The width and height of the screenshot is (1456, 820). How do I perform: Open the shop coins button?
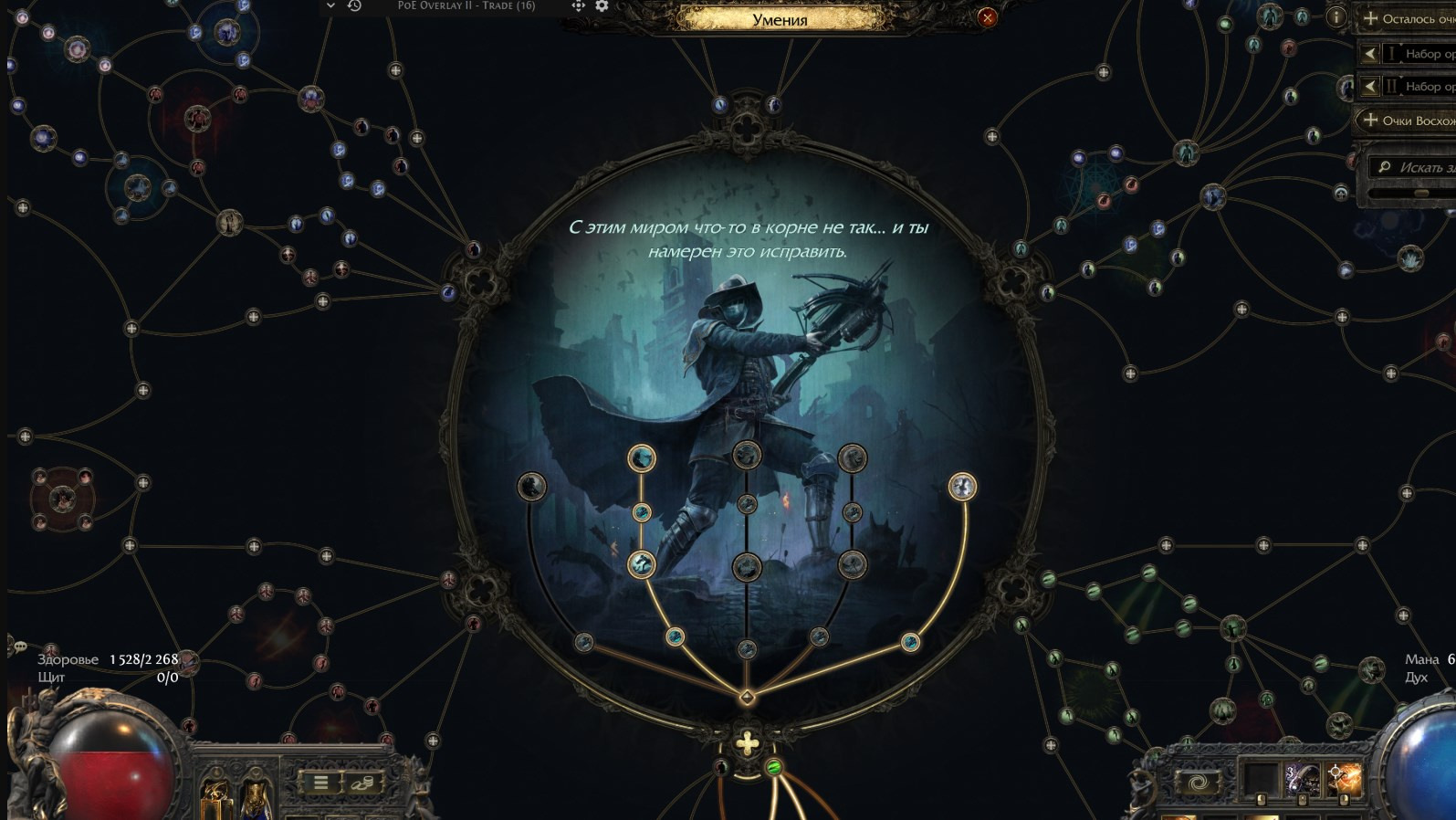[x=362, y=782]
